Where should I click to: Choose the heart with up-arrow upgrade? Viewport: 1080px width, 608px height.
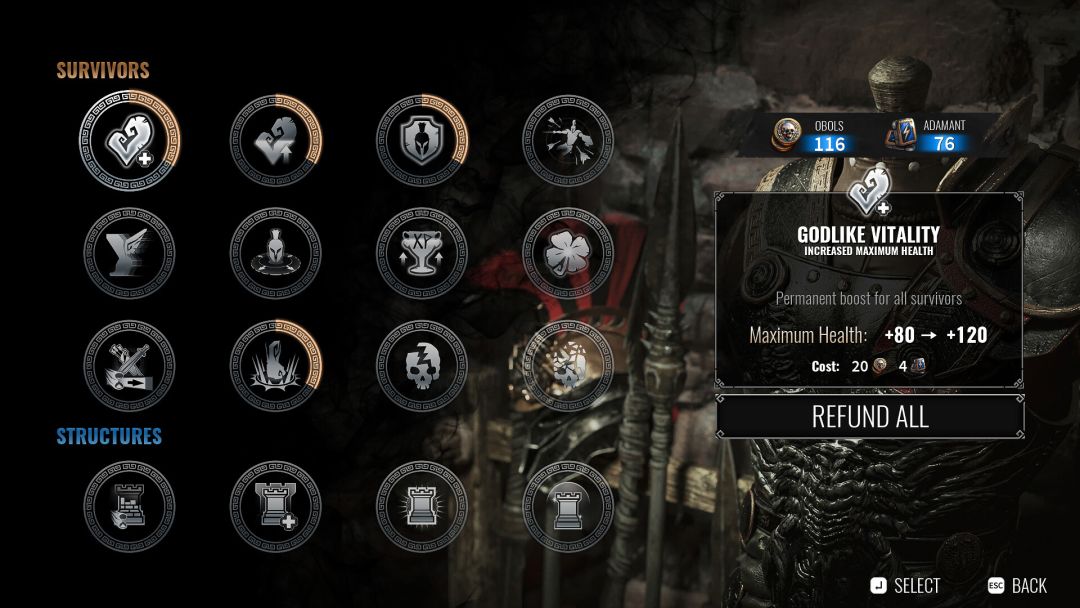[276, 142]
